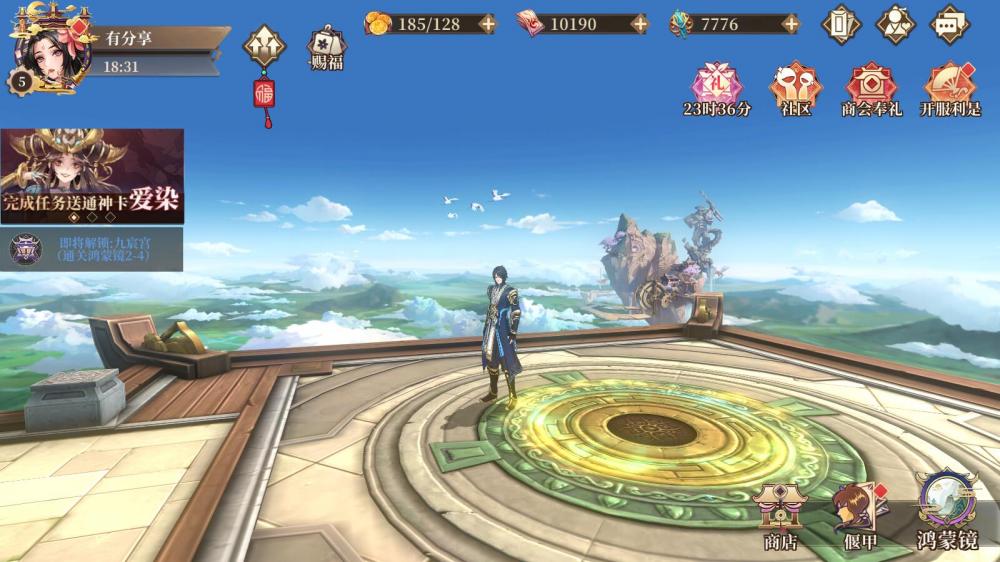
Task: View the 爱染 divine card task banner
Action: click(92, 175)
